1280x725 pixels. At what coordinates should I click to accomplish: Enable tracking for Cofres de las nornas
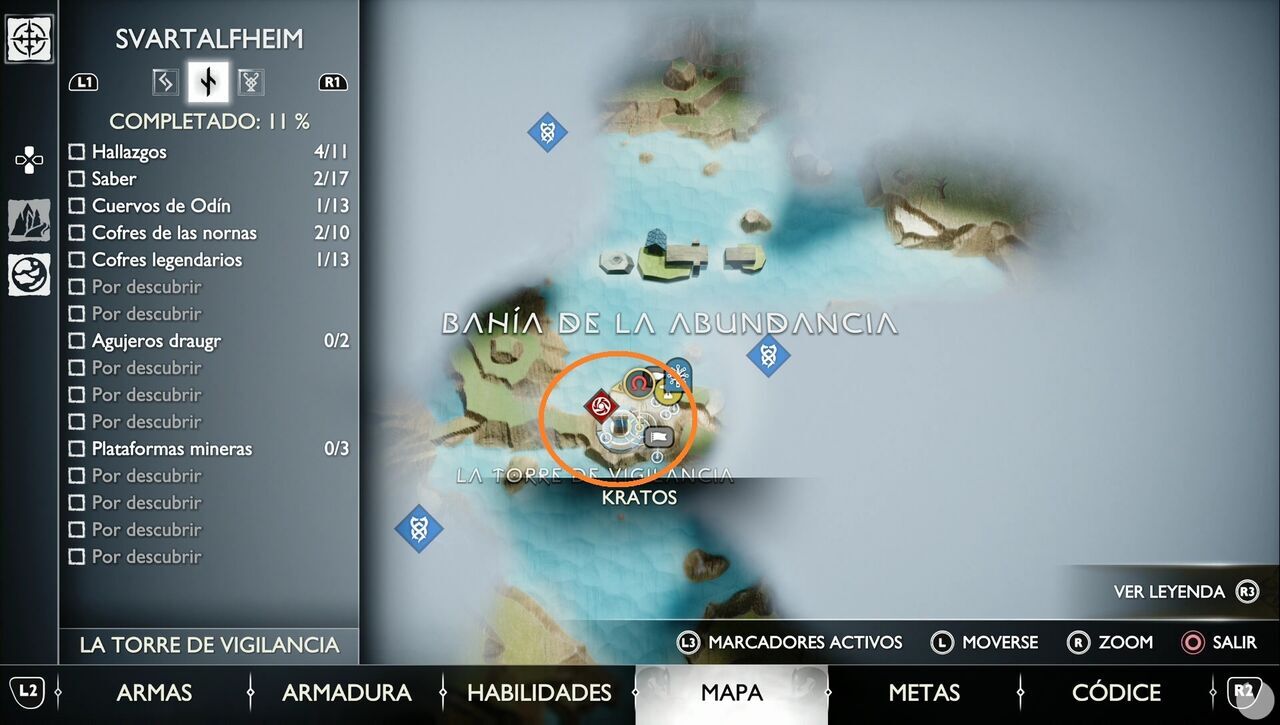tap(77, 232)
